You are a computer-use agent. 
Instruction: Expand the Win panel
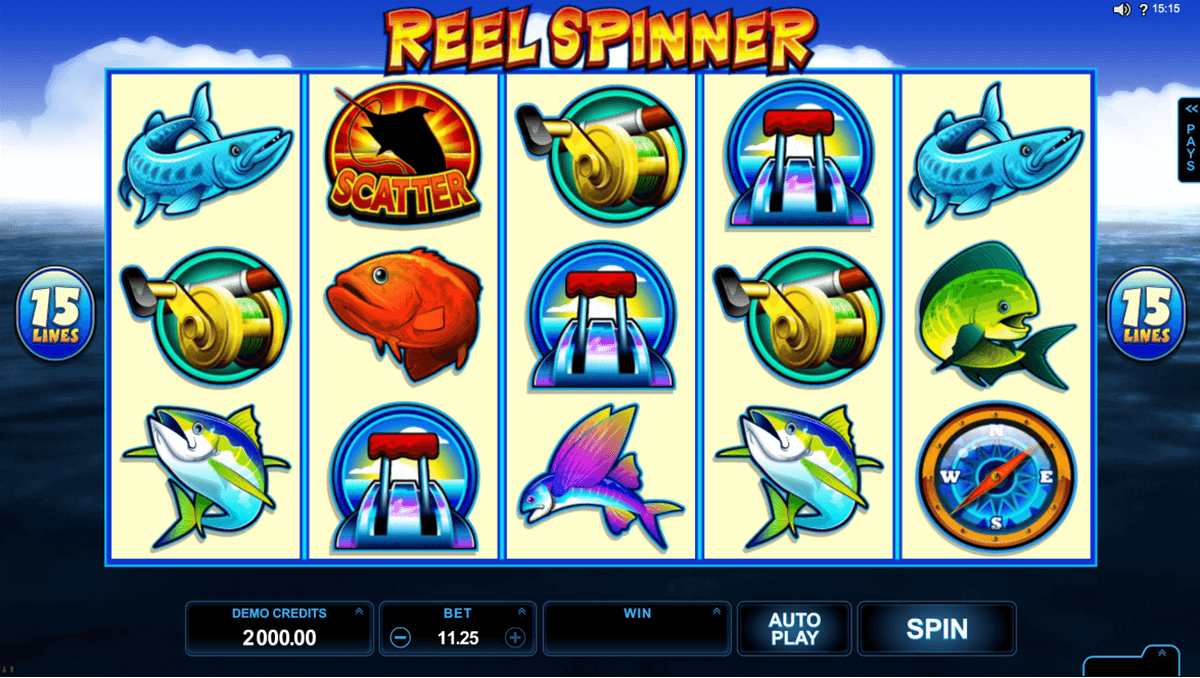tap(716, 612)
